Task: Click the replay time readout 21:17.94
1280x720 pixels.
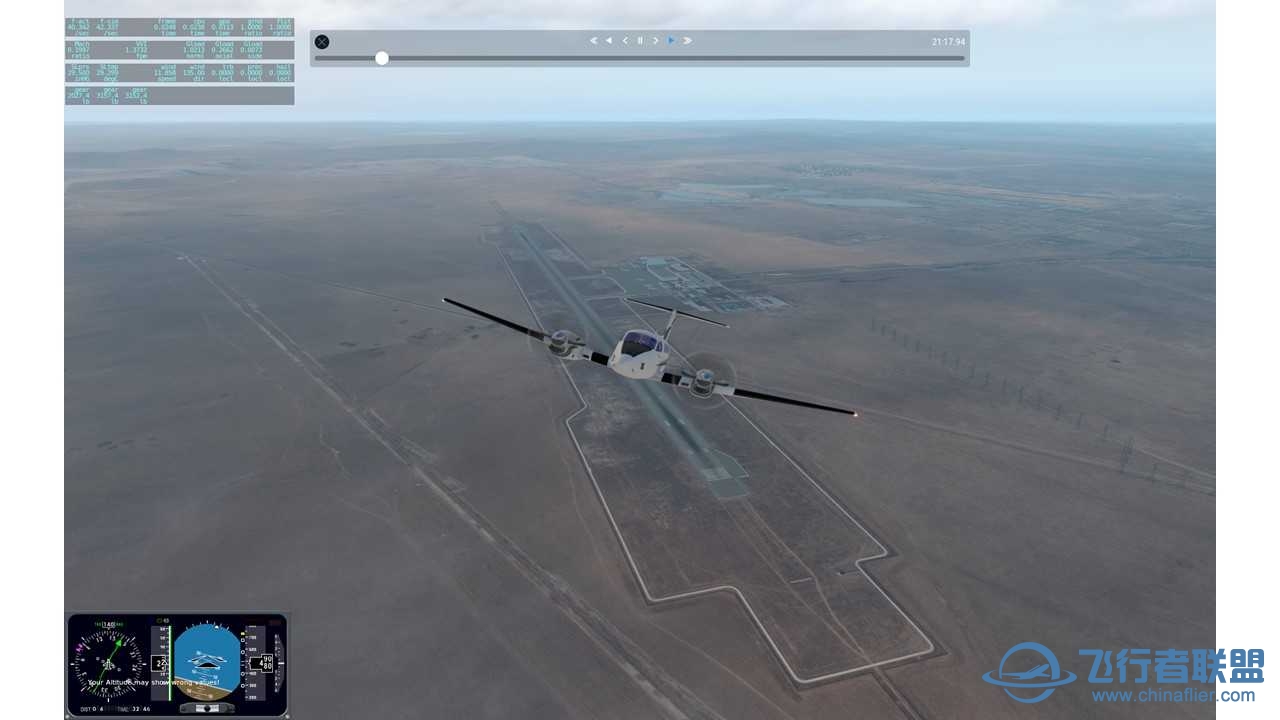Action: point(946,40)
